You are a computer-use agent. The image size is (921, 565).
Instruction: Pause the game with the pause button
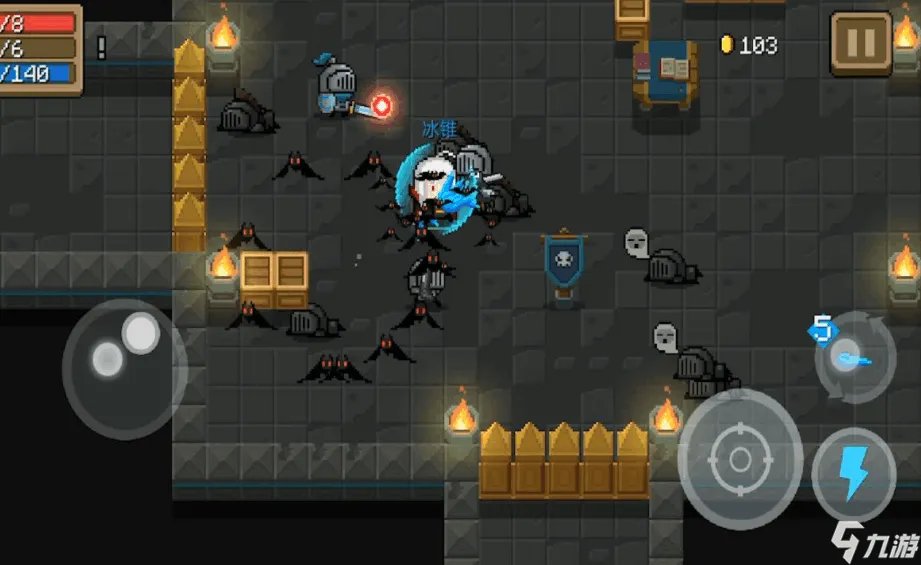860,43
